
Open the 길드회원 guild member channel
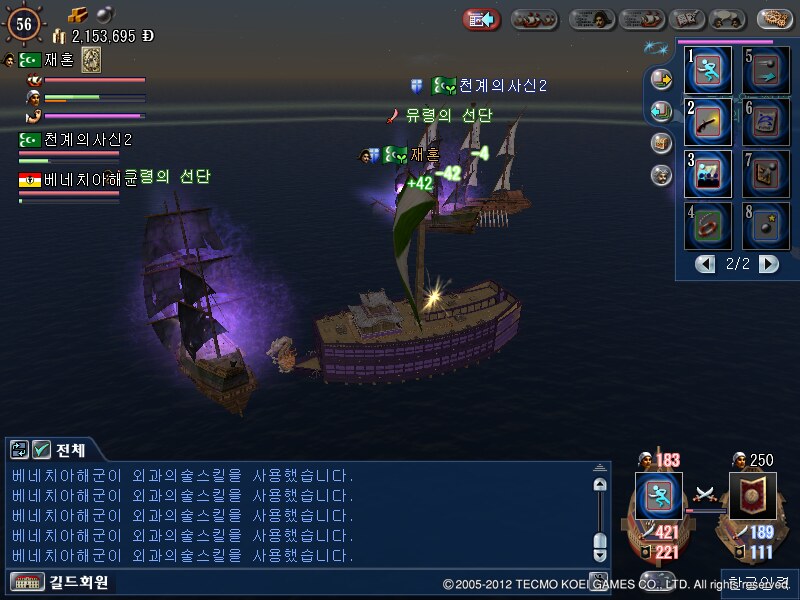pyautogui.click(x=60, y=581)
